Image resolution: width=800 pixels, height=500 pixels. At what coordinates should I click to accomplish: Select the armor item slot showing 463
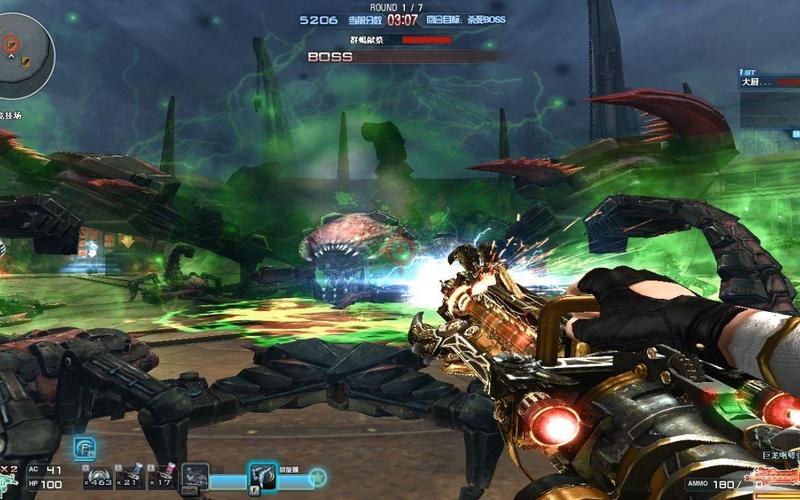(97, 476)
